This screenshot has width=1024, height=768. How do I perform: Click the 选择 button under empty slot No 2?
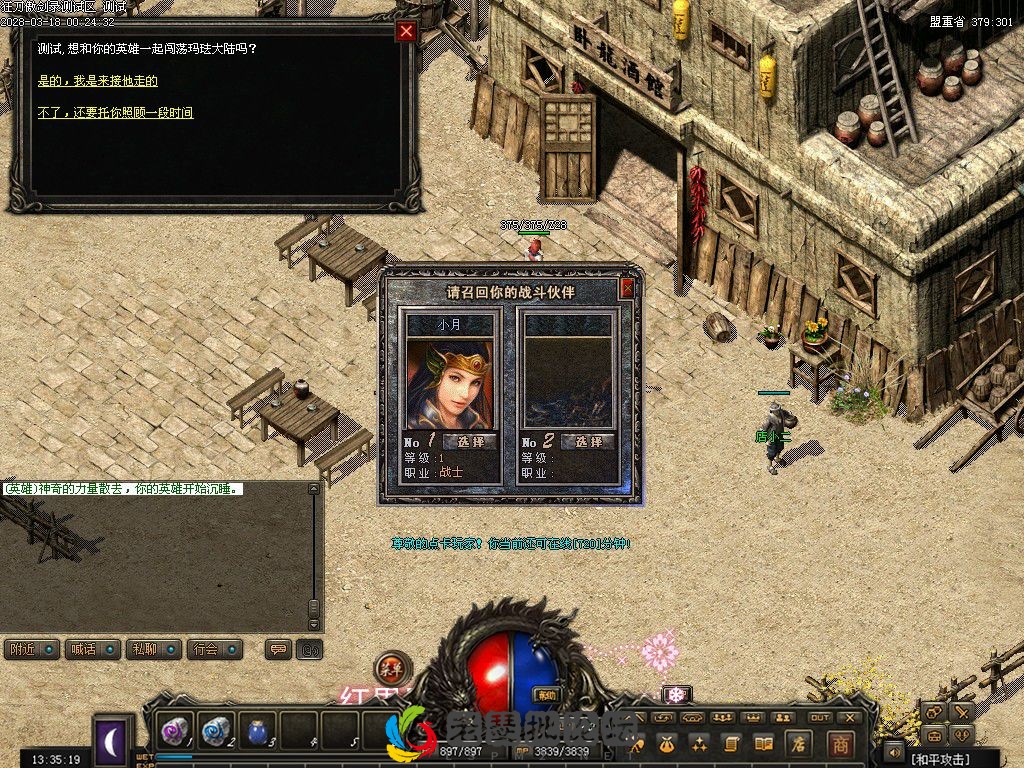pyautogui.click(x=587, y=442)
